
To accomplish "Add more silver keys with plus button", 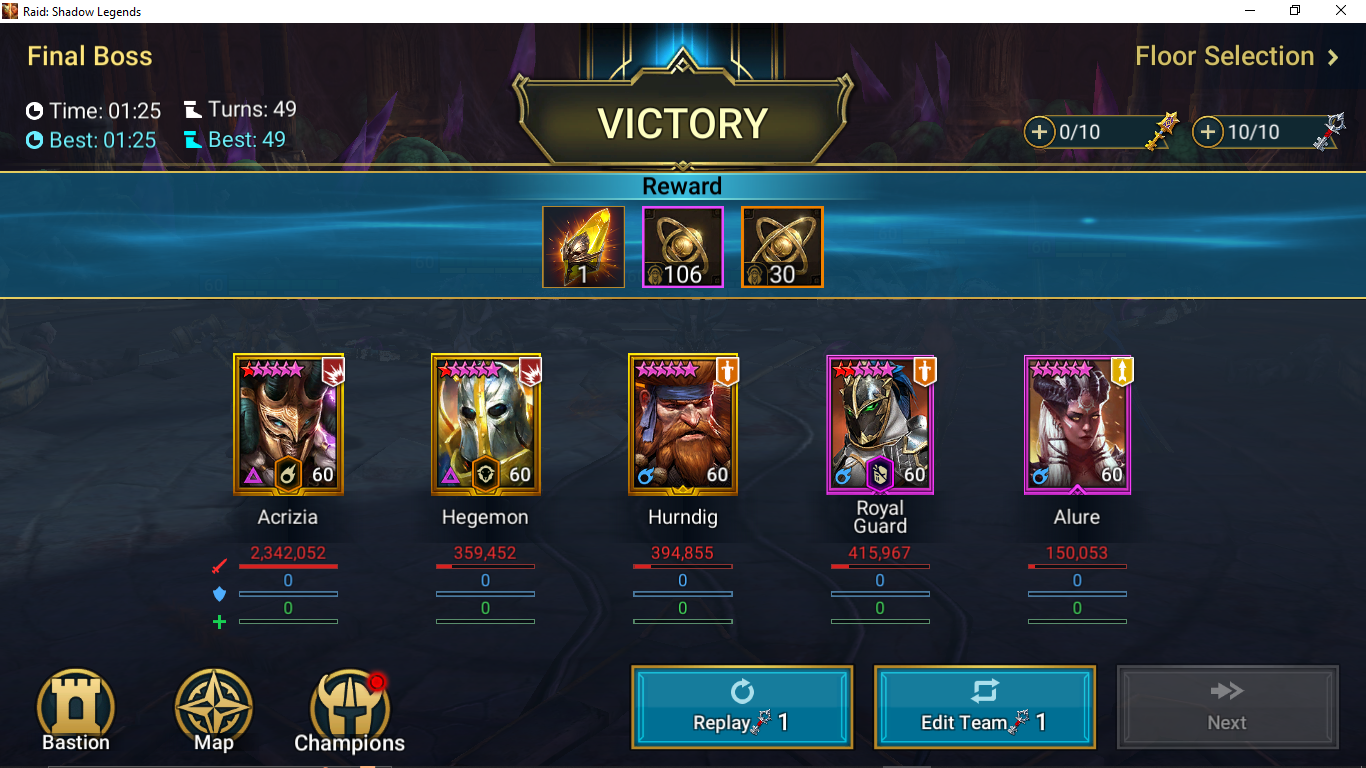I will 1209,132.
